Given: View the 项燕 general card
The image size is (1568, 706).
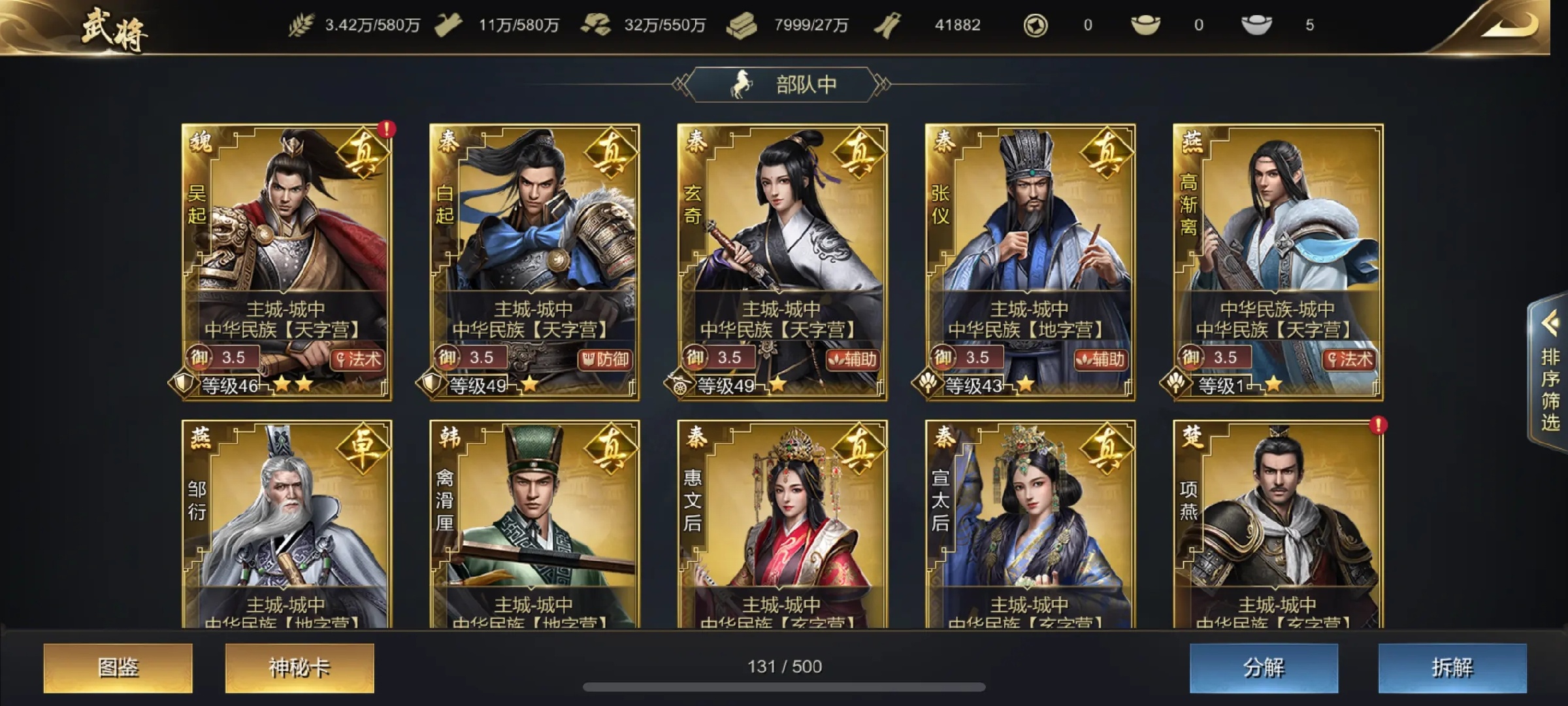Looking at the screenshot, I should pyautogui.click(x=1277, y=523).
